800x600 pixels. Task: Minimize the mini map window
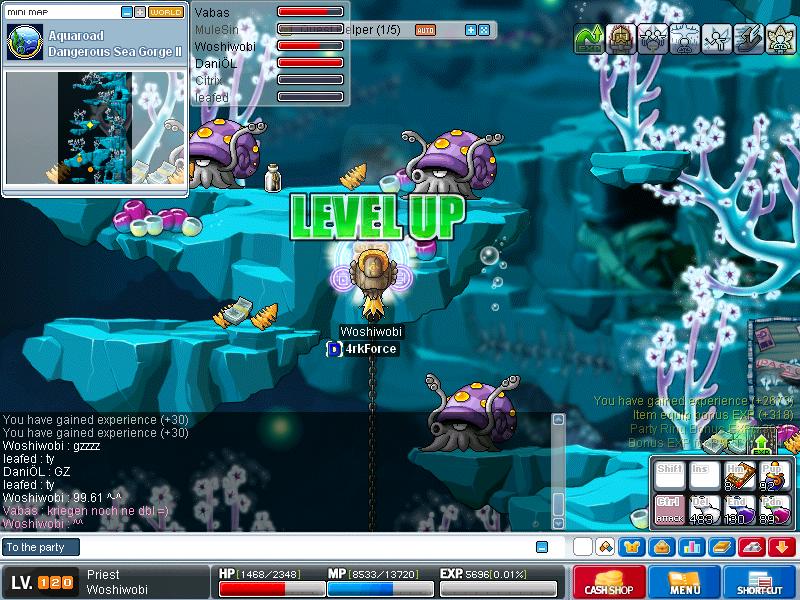click(x=126, y=12)
